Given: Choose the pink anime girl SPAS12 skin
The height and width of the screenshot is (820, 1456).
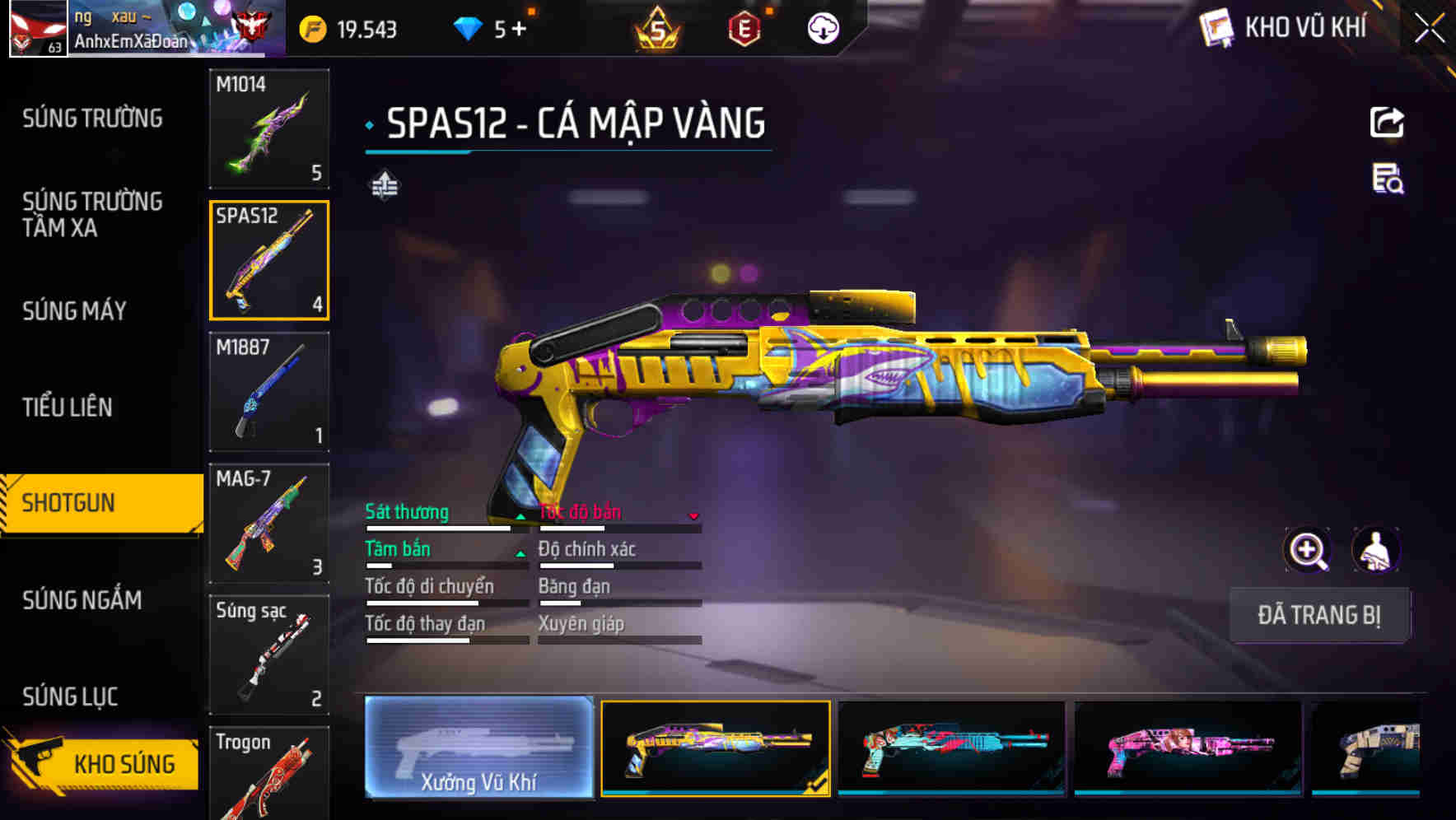Looking at the screenshot, I should pos(1188,748).
